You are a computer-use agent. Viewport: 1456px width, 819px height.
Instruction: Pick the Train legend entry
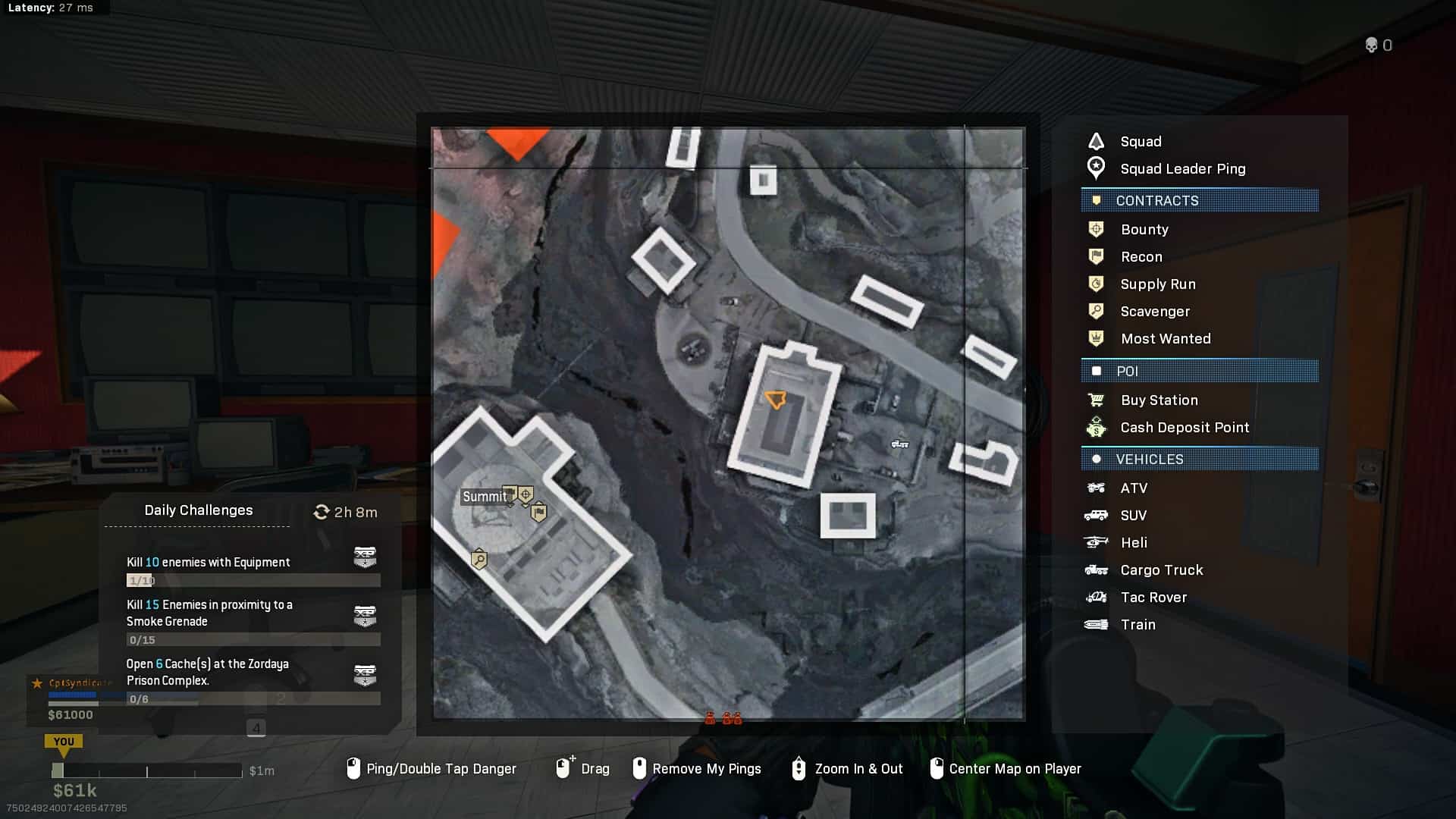(x=1137, y=625)
